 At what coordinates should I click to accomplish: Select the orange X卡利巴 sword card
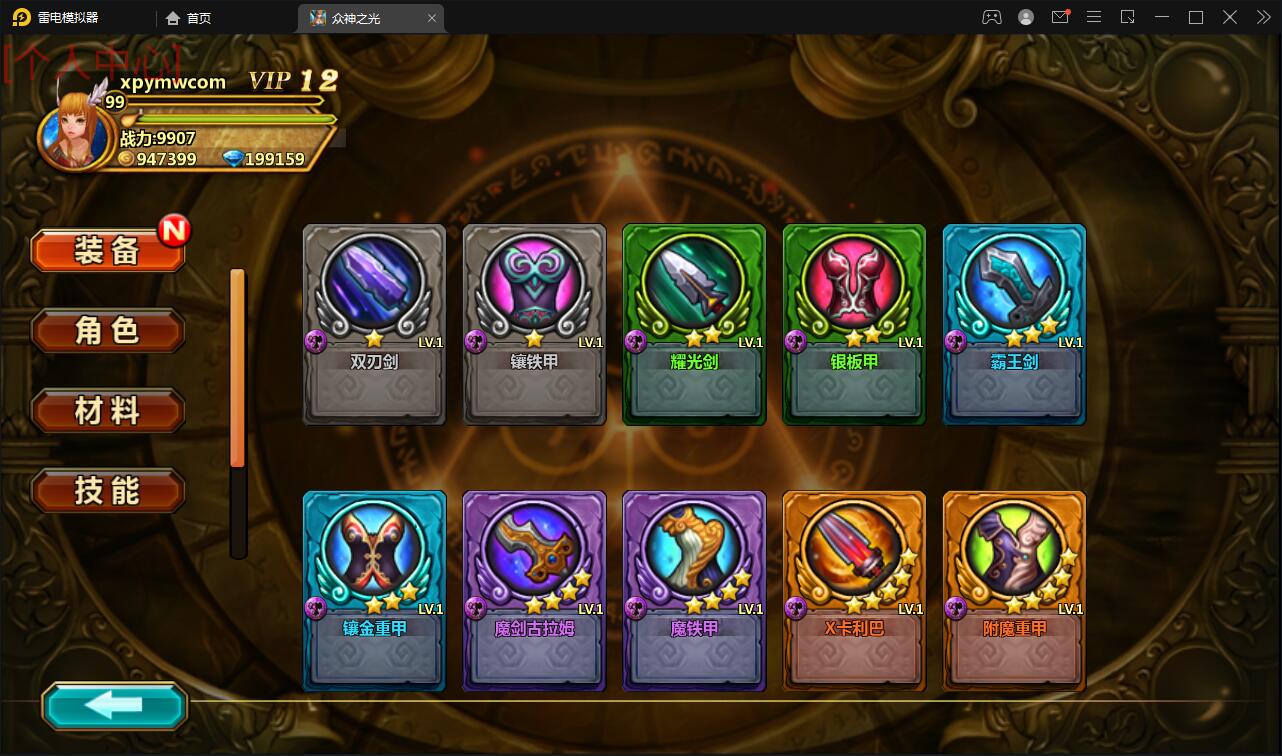(x=854, y=590)
